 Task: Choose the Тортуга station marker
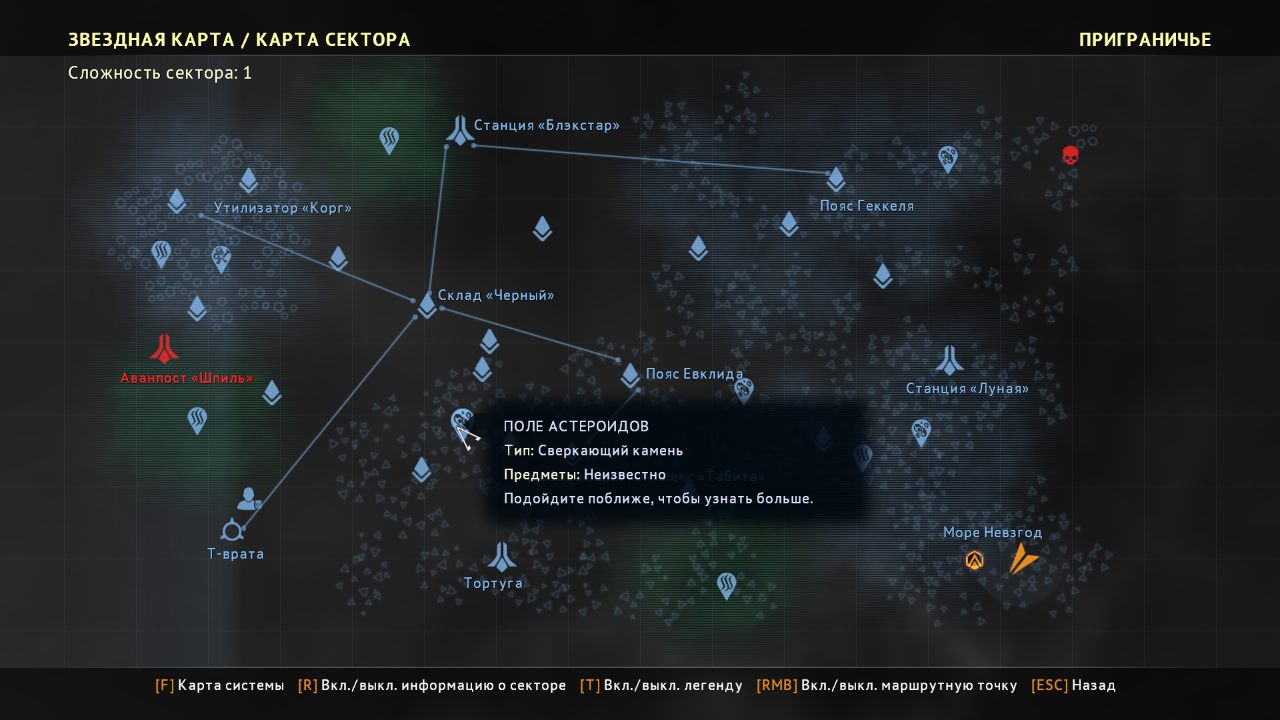[501, 556]
